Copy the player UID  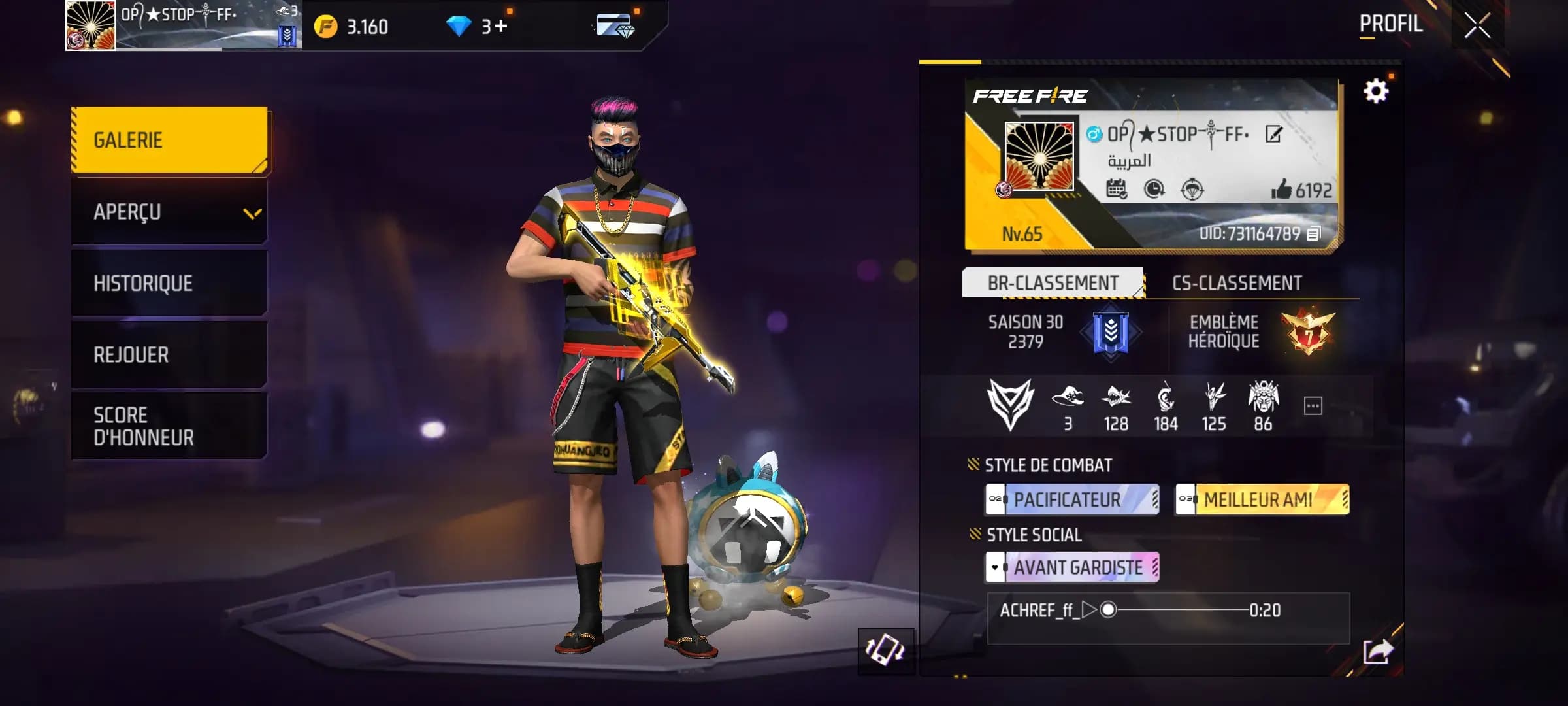(1314, 233)
